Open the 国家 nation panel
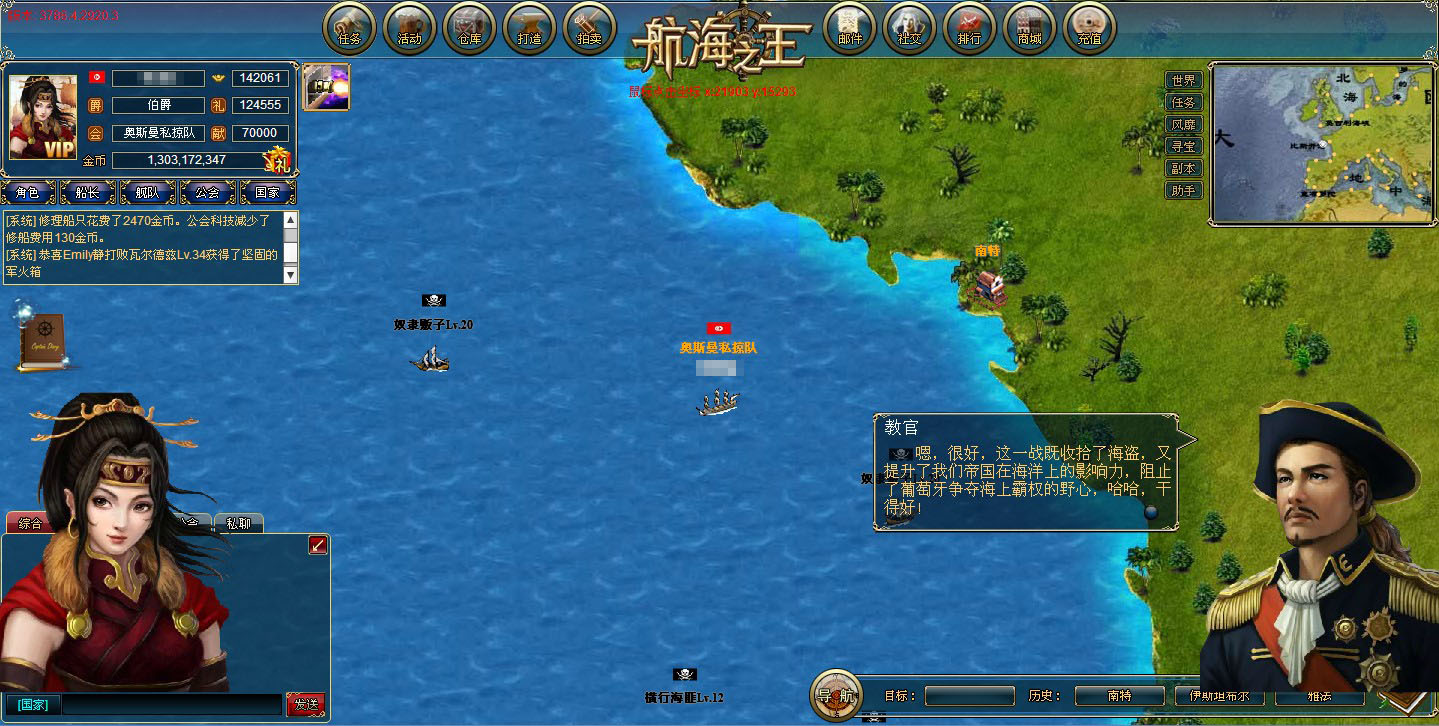 click(267, 192)
